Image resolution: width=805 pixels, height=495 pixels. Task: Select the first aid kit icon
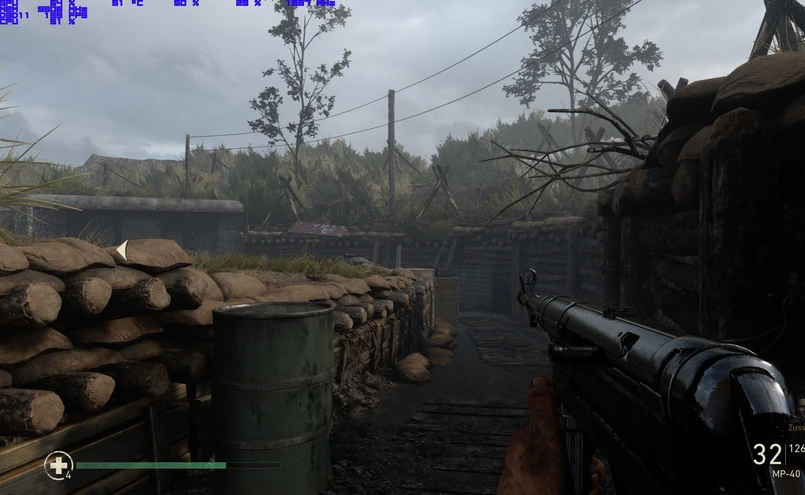[58, 465]
